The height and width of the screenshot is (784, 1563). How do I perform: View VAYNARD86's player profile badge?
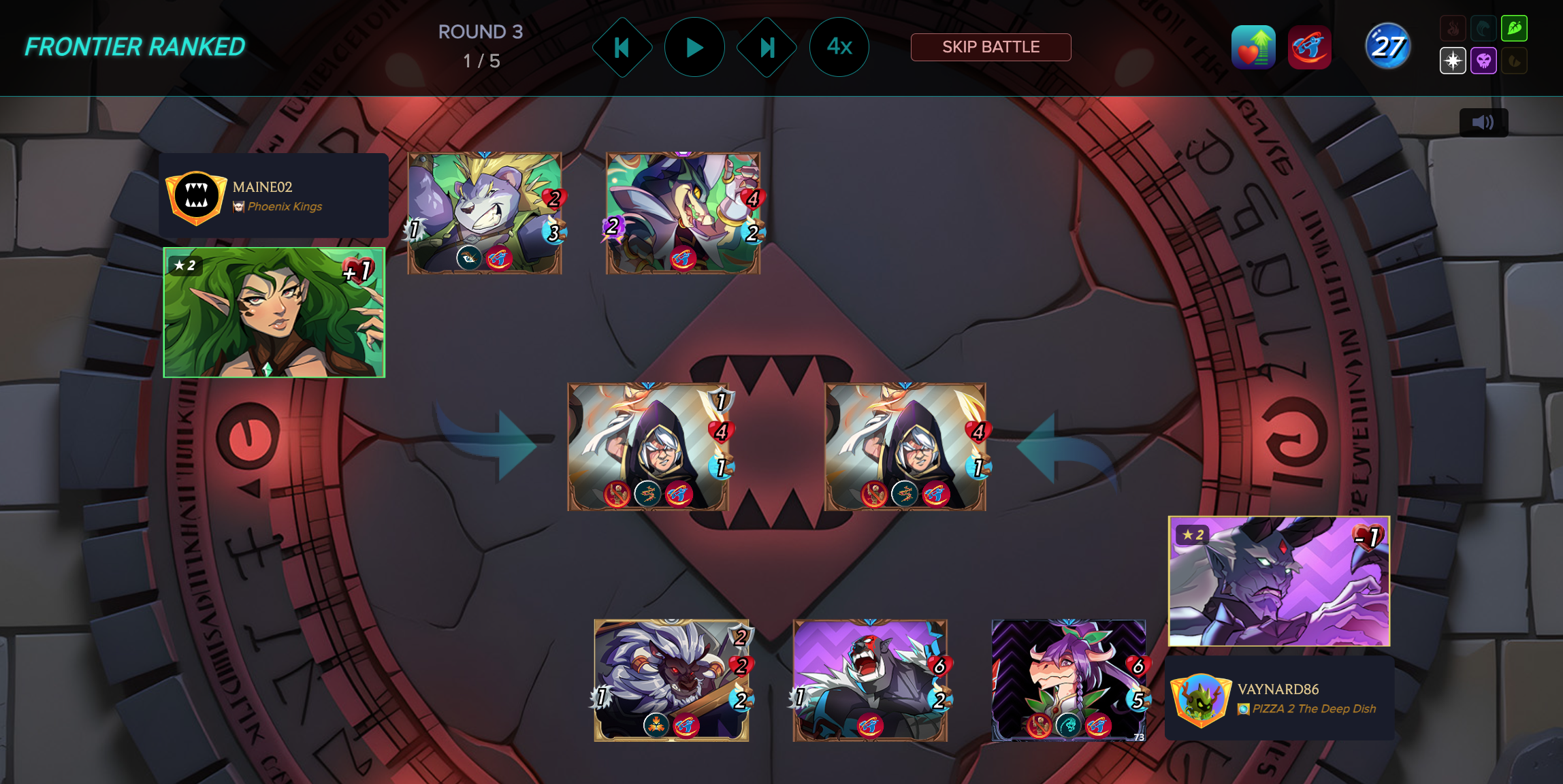[x=1201, y=699]
